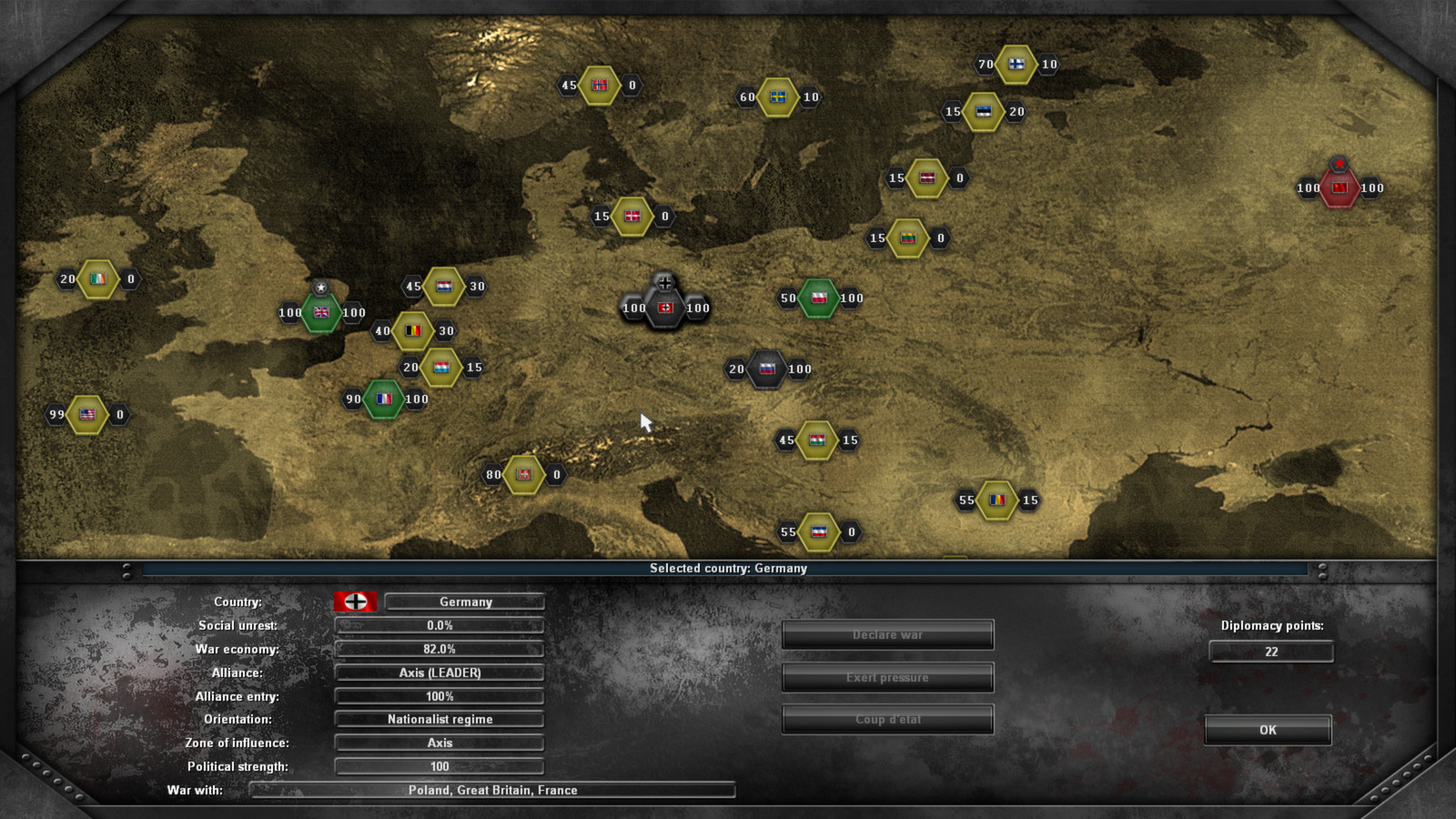Select the Romania hexagon
1456x819 pixels.
[996, 500]
